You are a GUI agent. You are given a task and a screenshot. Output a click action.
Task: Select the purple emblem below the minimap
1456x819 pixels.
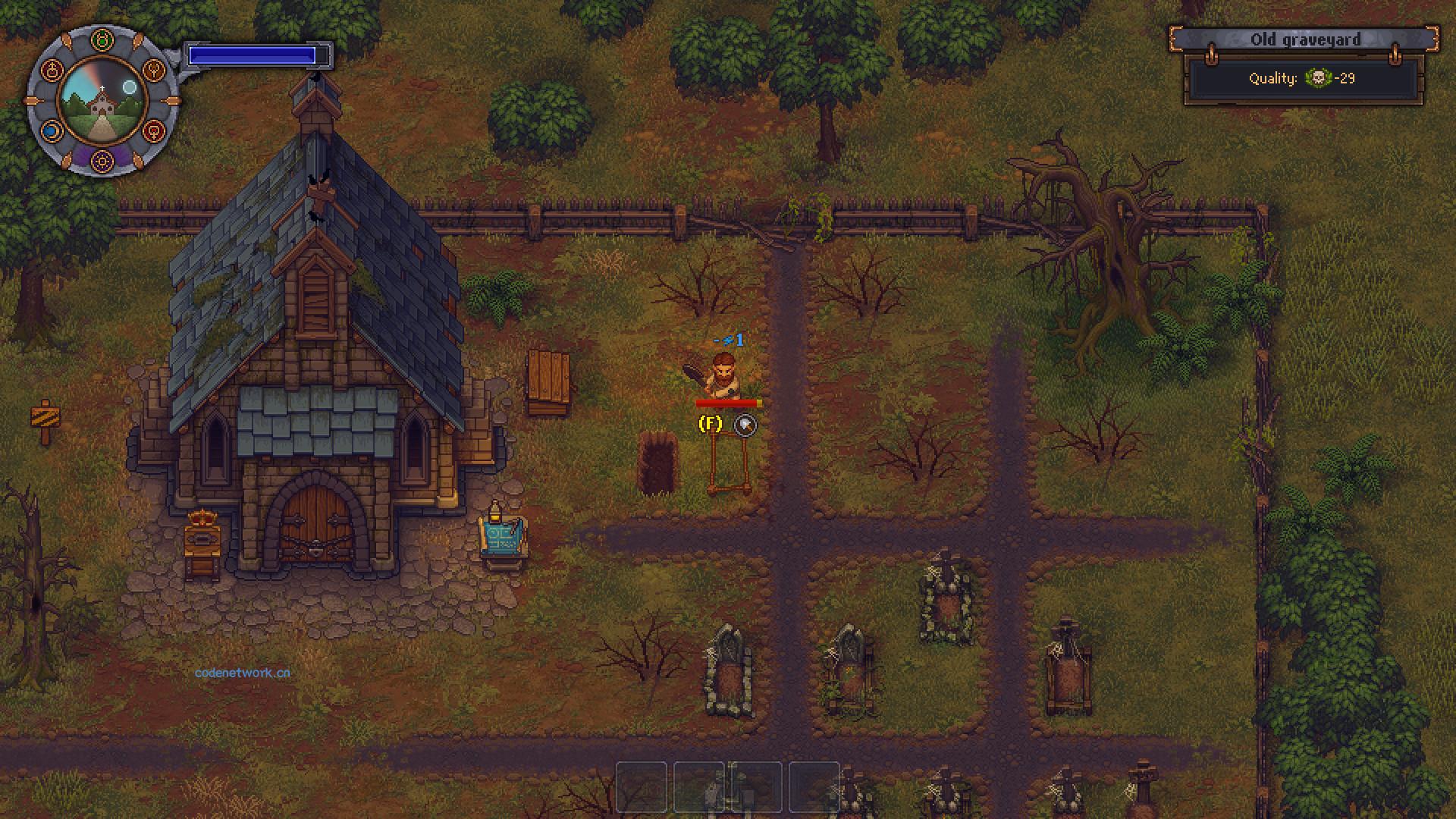tap(102, 159)
